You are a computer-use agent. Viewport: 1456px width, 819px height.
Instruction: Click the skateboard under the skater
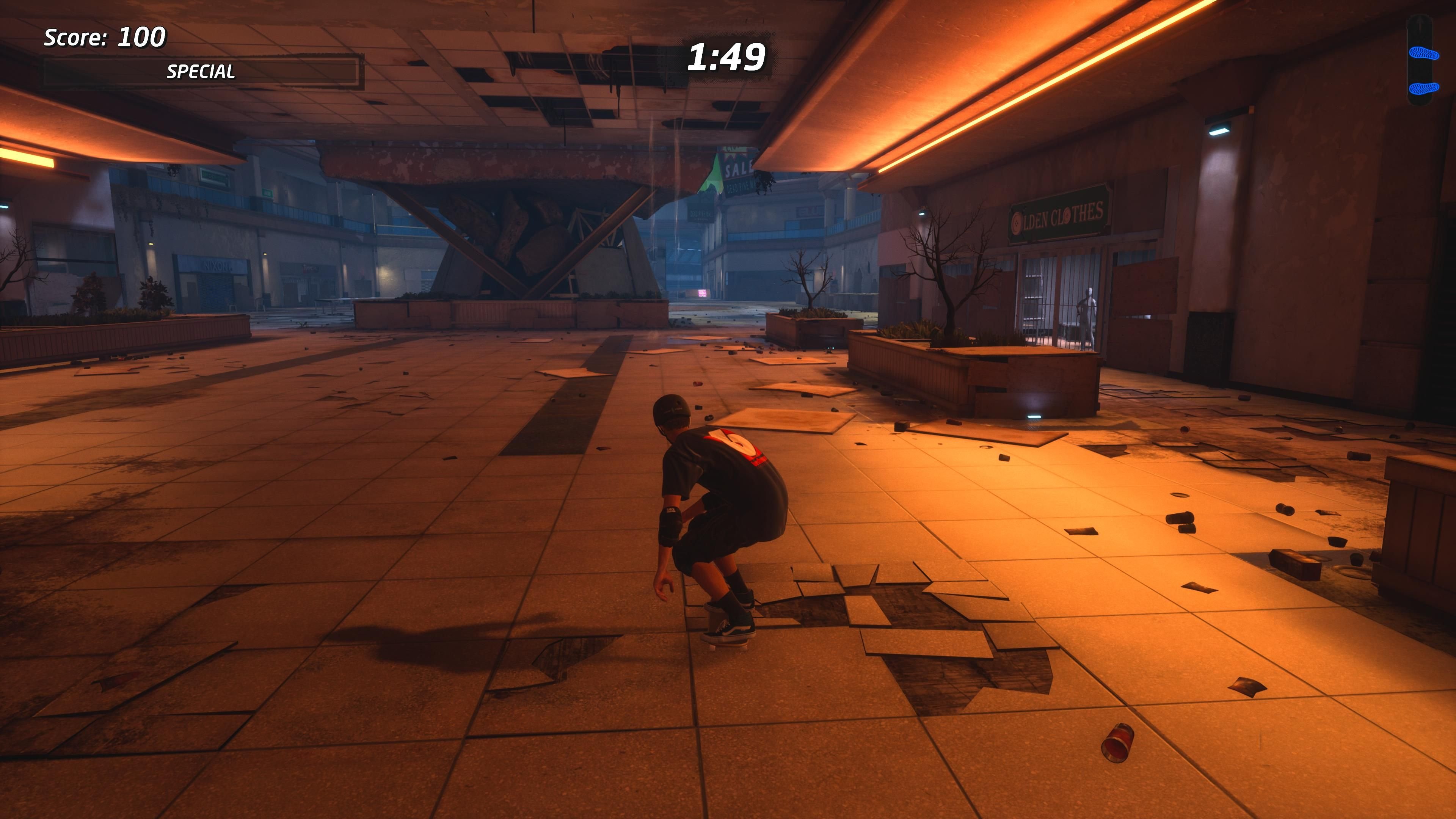726,639
